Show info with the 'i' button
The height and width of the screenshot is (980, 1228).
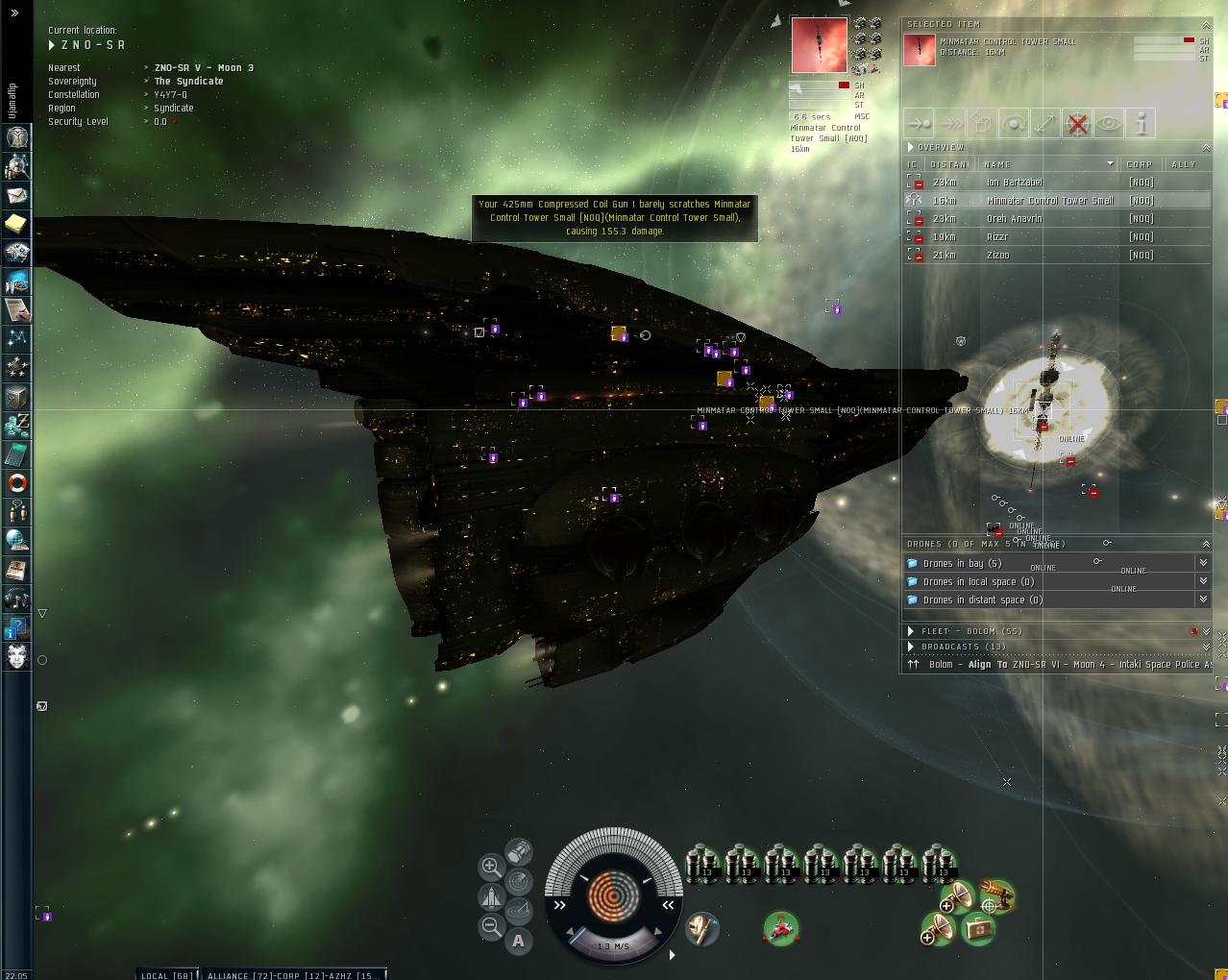click(x=1141, y=123)
